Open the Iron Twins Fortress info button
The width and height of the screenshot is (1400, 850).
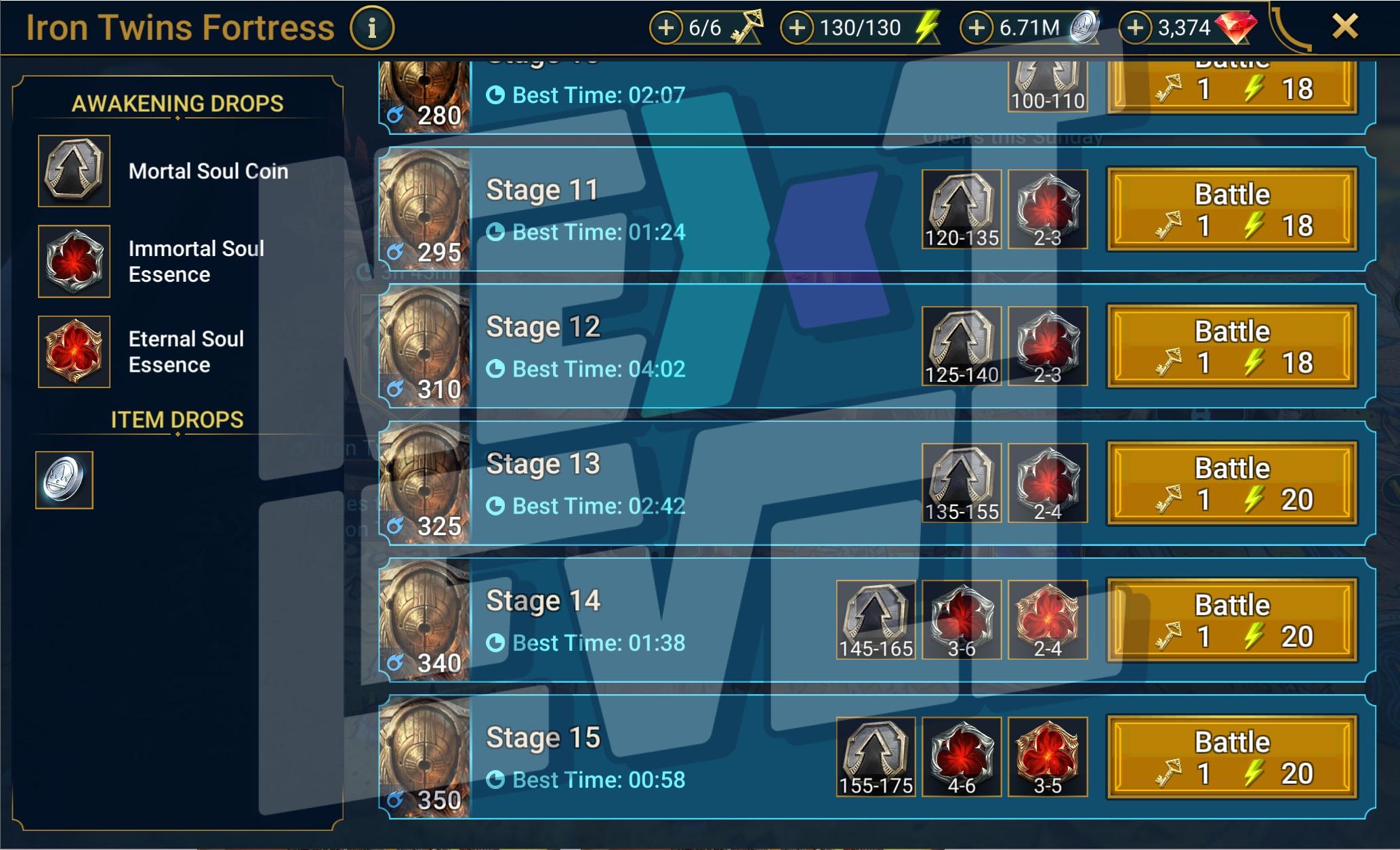[371, 28]
